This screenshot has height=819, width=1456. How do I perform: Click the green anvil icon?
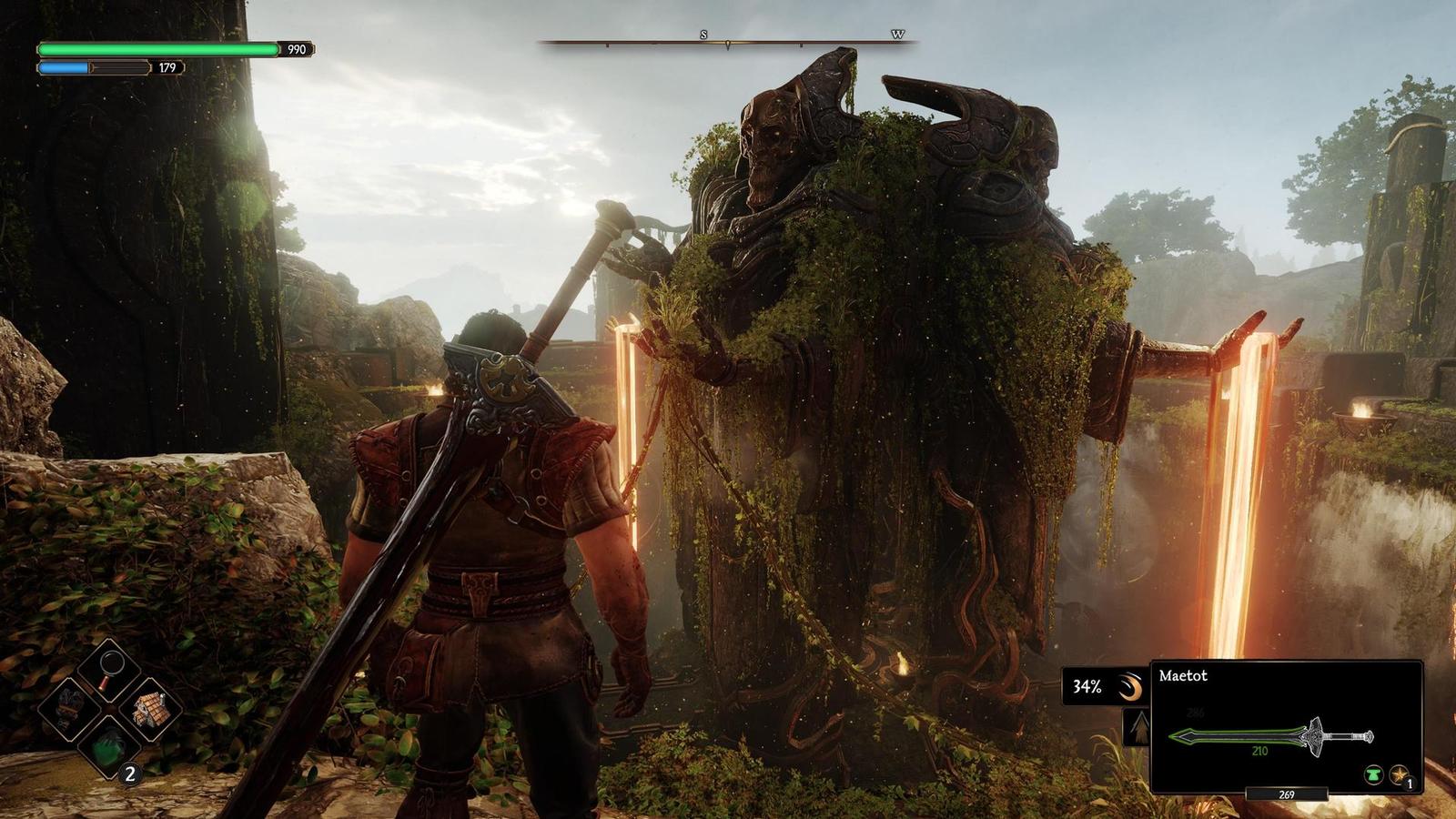1374,775
